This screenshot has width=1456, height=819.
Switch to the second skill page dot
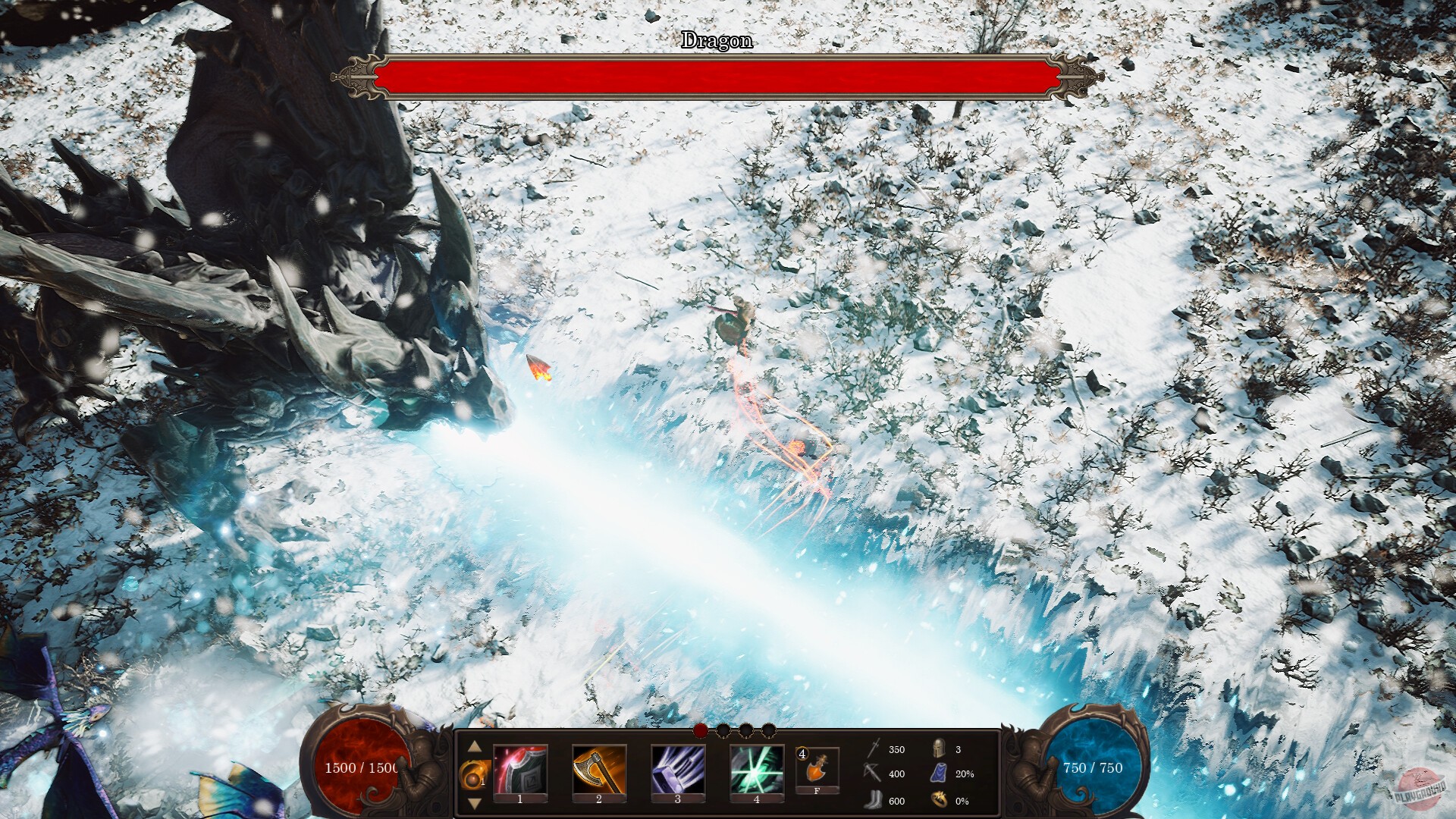pos(723,731)
